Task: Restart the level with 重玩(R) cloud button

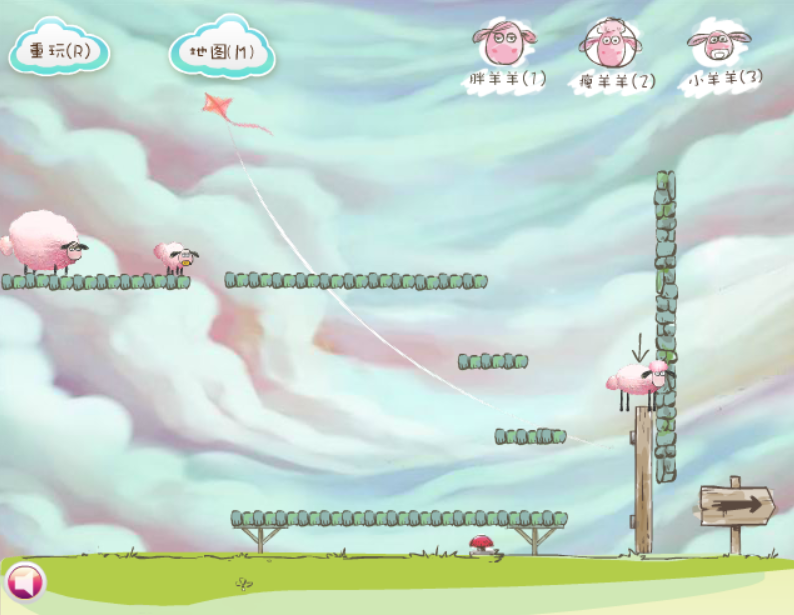Action: pyautogui.click(x=59, y=51)
